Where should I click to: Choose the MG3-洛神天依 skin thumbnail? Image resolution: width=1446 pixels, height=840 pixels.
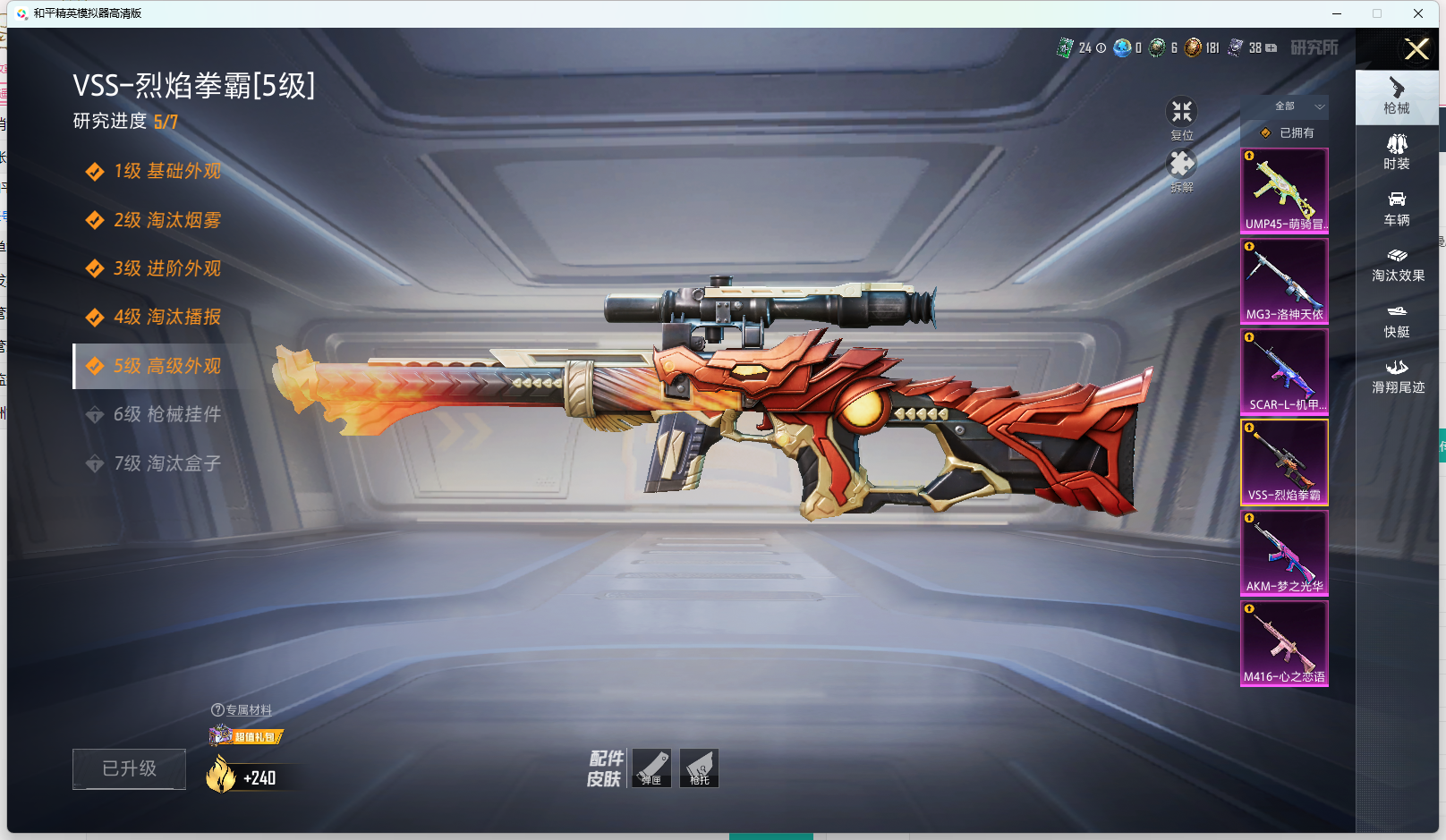[x=1284, y=281]
